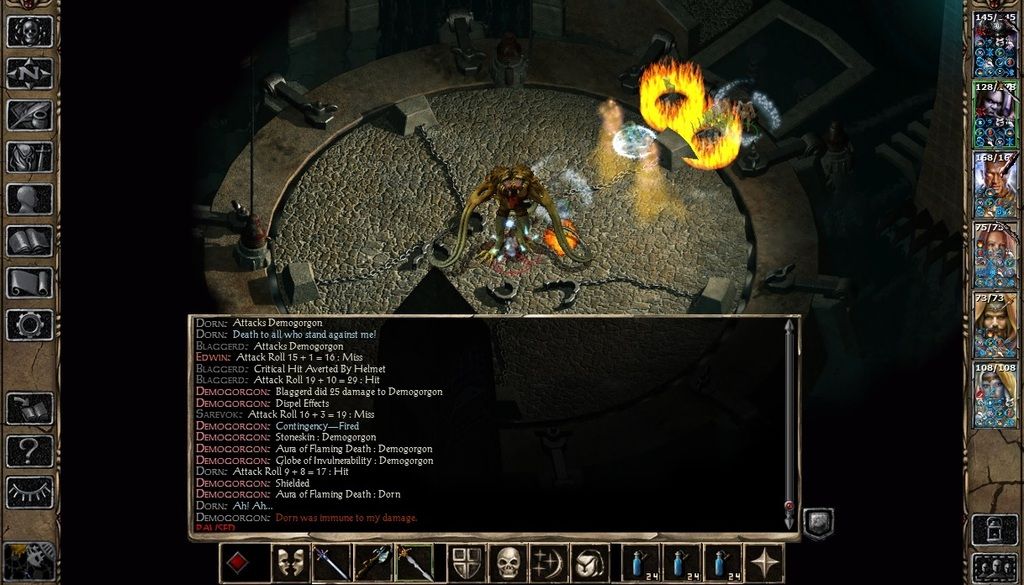The width and height of the screenshot is (1024, 585).
Task: Activate the twin masks action button
Action: 290,563
